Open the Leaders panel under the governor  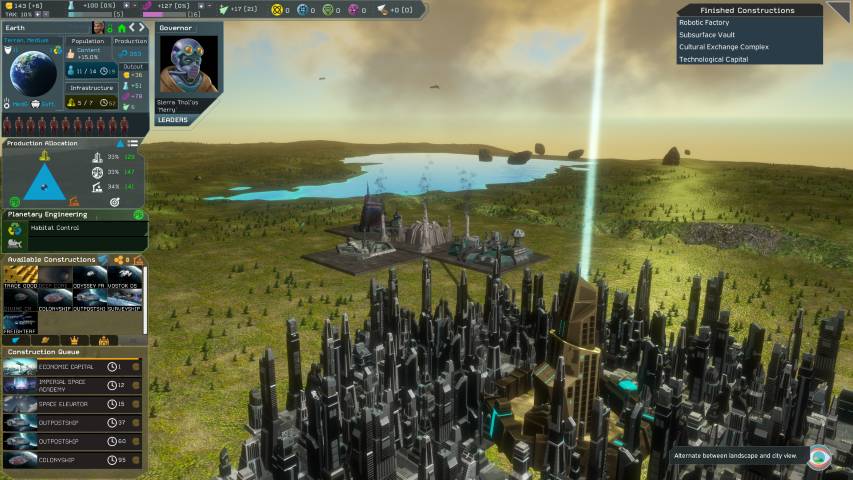point(172,119)
